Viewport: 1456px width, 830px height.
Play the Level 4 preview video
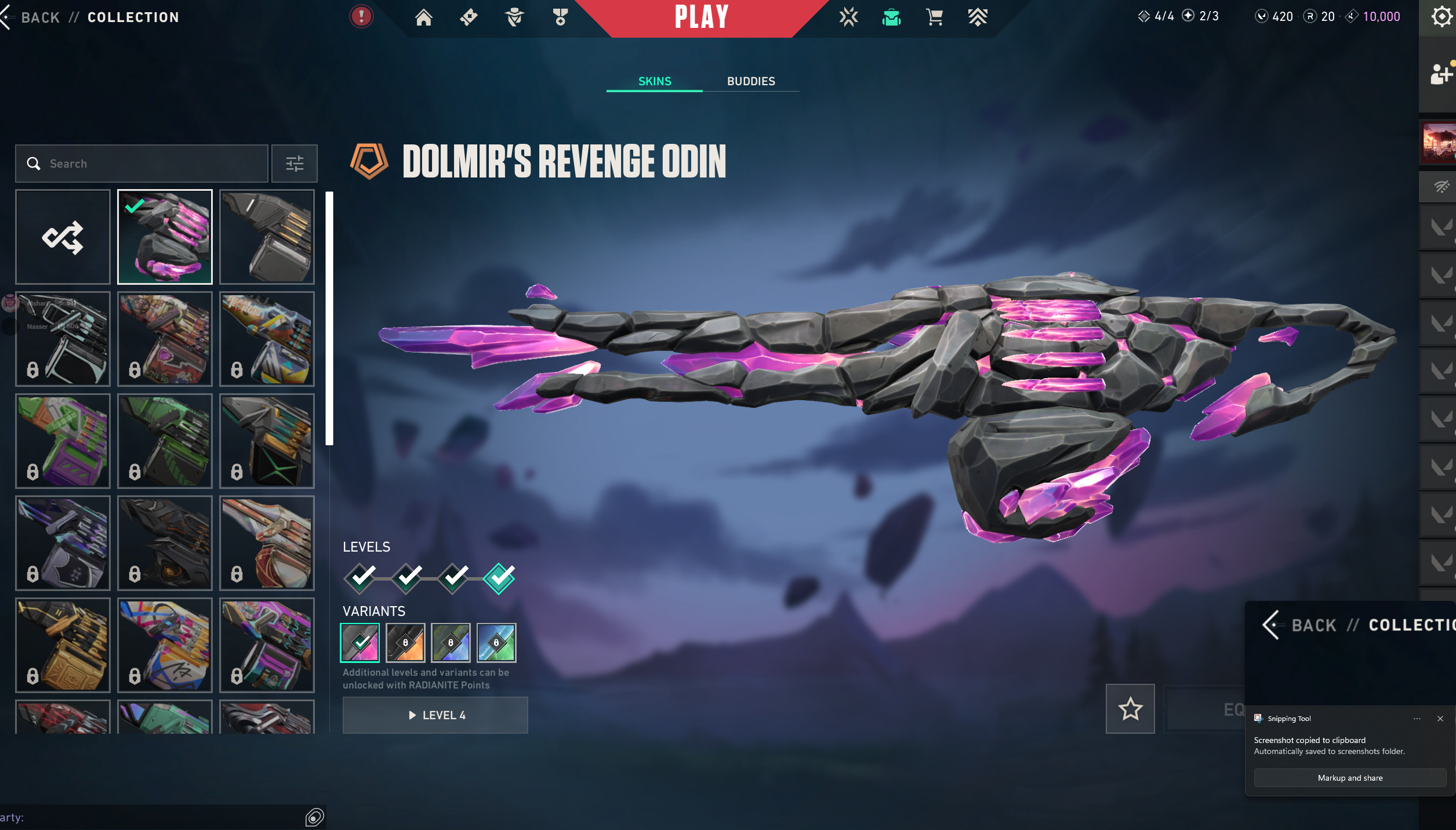pyautogui.click(x=435, y=715)
